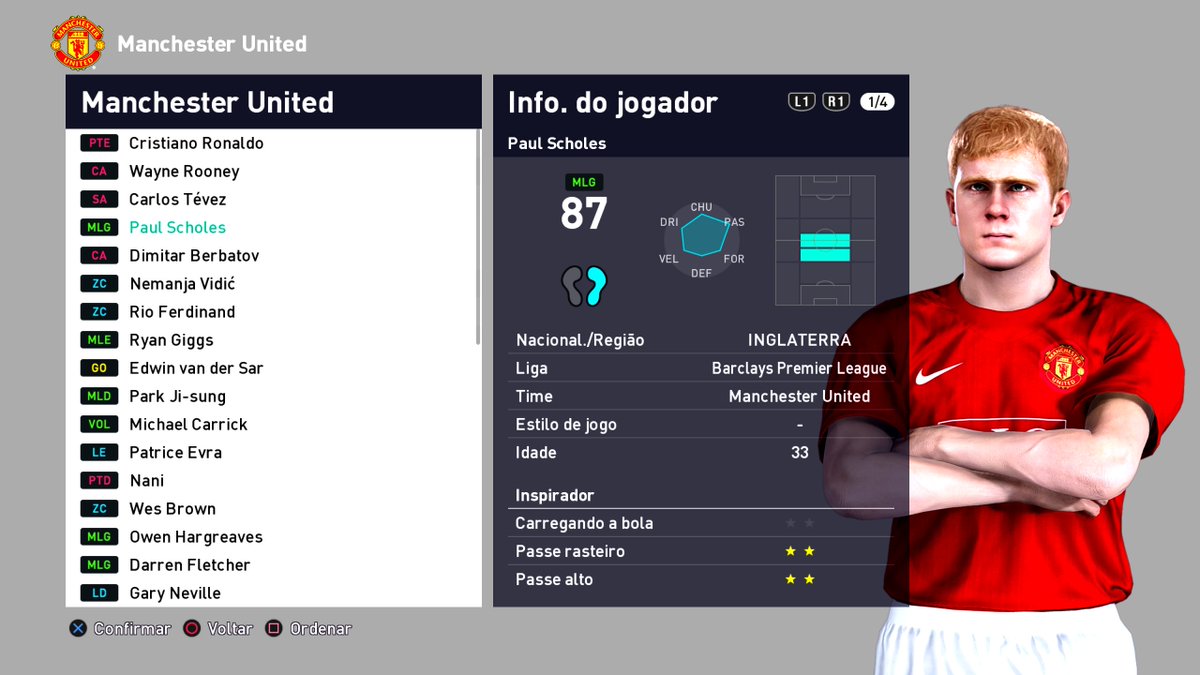This screenshot has width=1200, height=675.
Task: Select Patrice Evra row
Action: 175,452
